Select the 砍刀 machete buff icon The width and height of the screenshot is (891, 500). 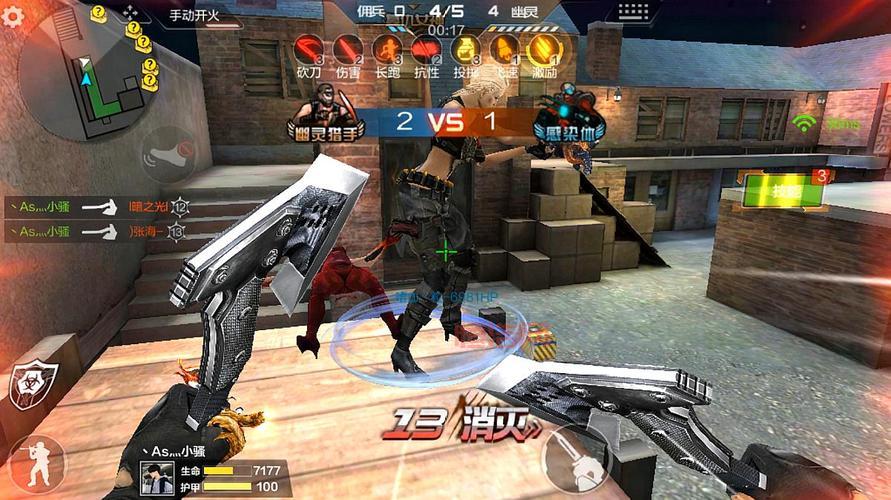point(309,48)
